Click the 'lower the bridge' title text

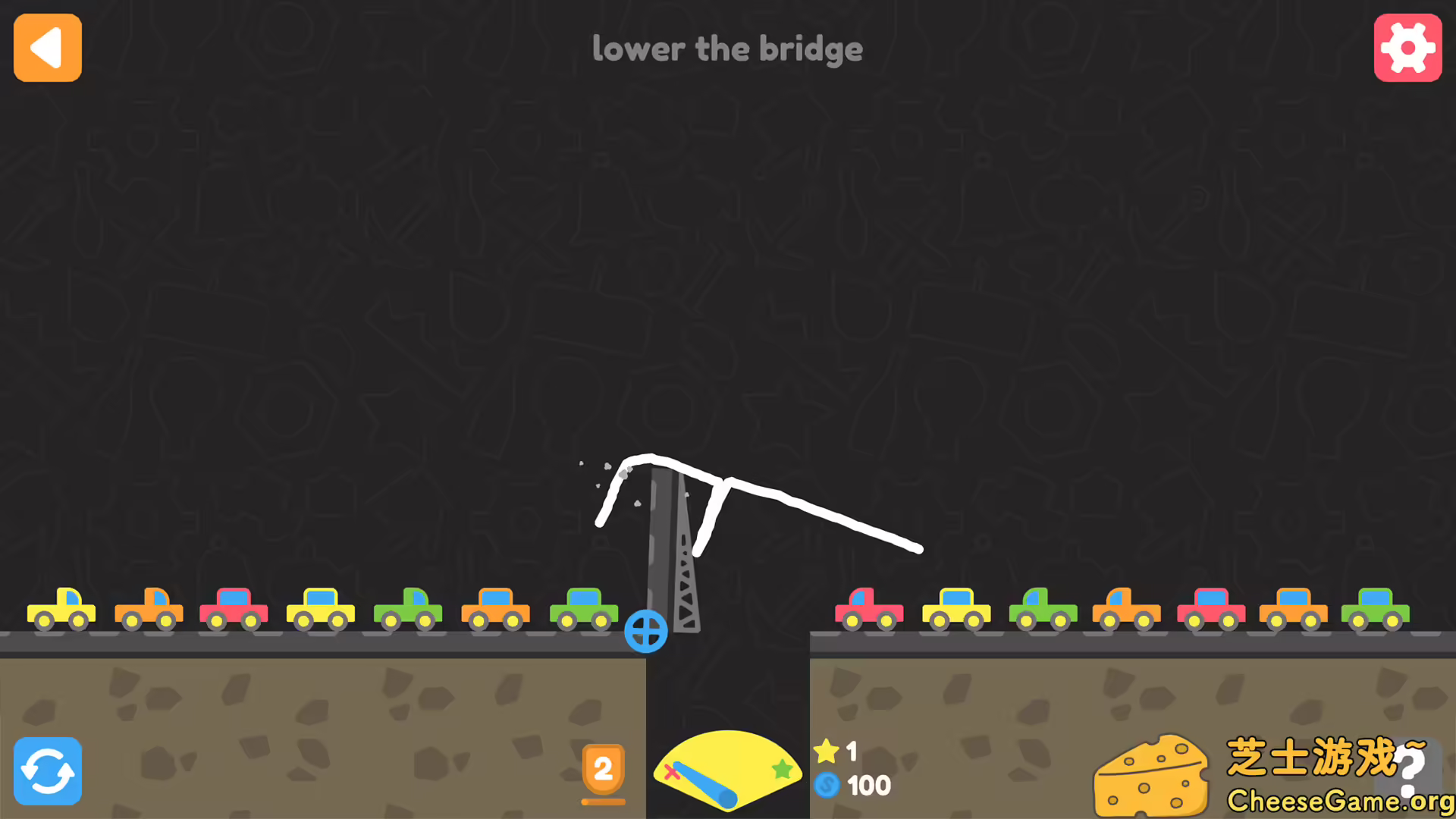tap(727, 49)
